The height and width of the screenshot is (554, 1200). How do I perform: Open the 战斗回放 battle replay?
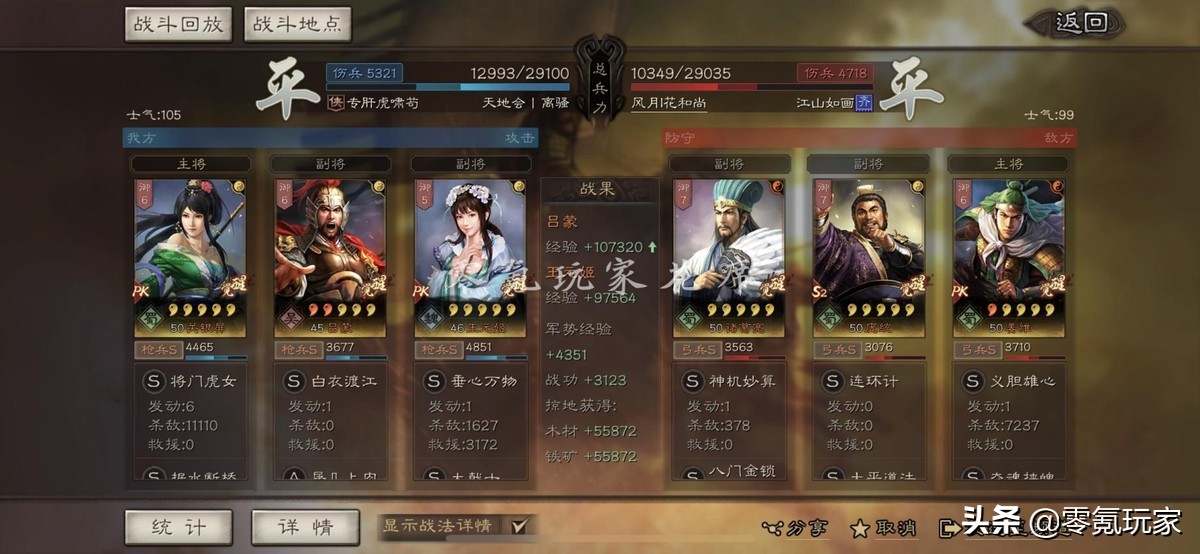pyautogui.click(x=178, y=25)
